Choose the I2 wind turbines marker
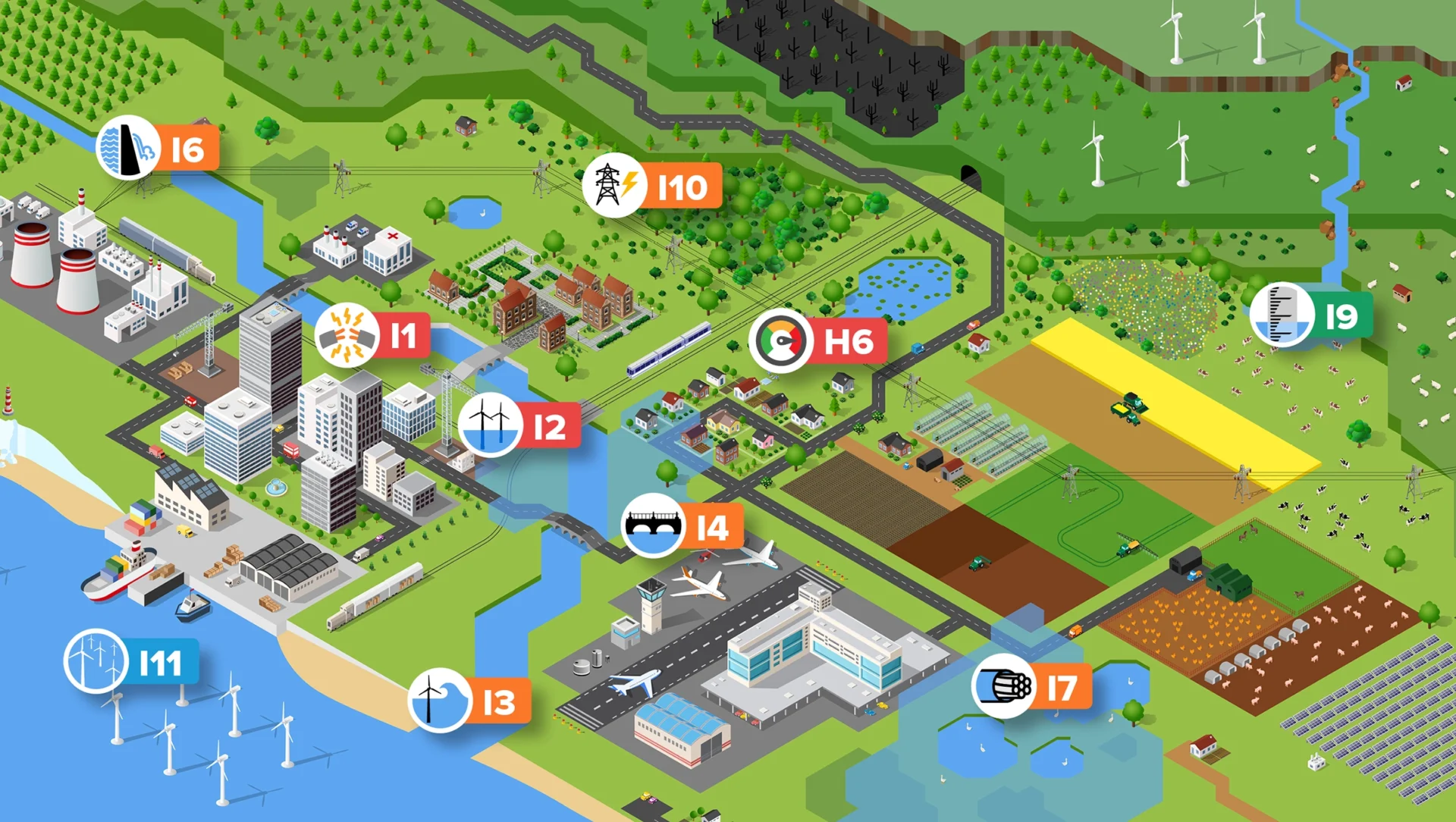 coord(490,425)
